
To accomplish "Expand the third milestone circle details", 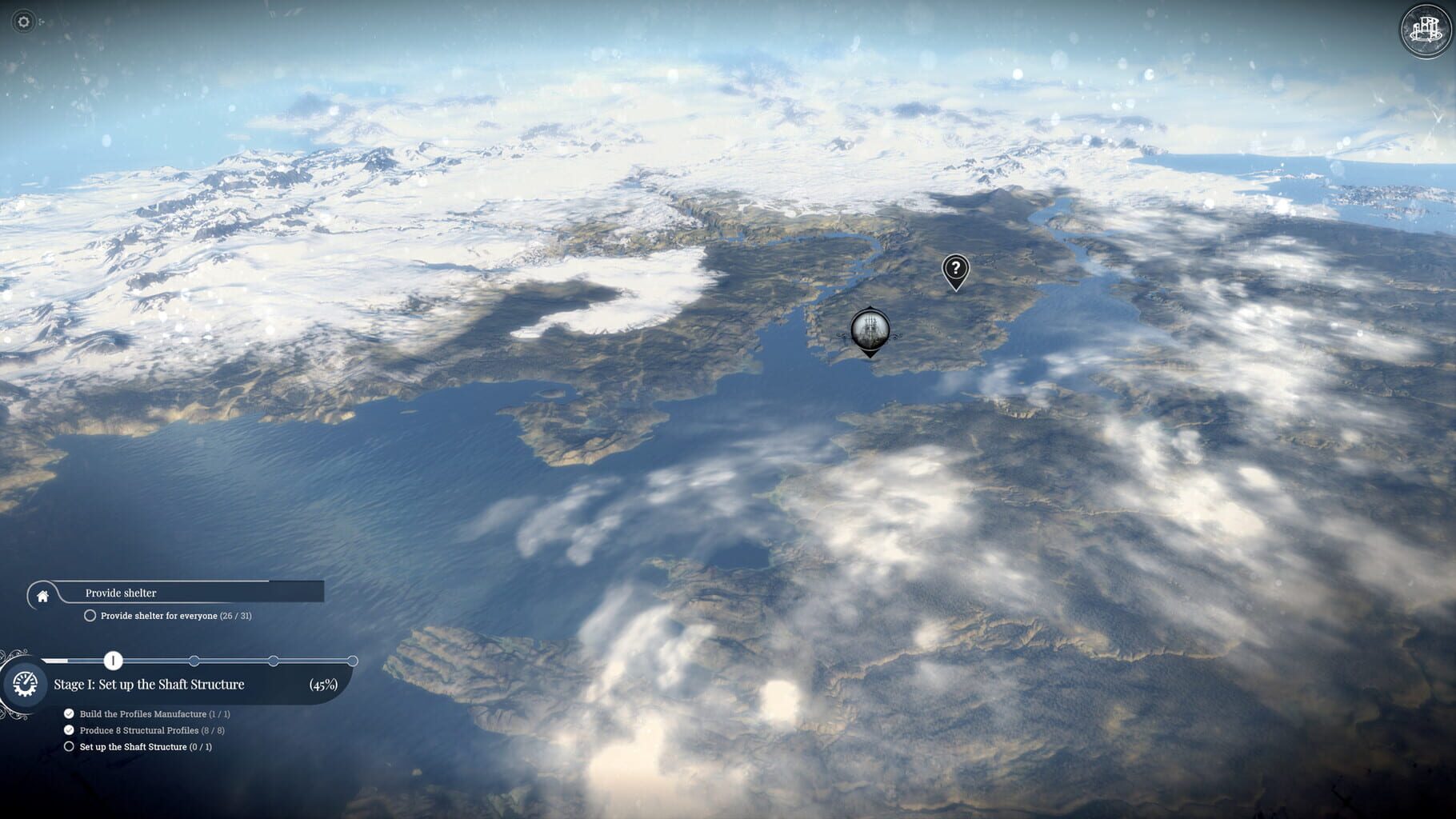I will (x=273, y=661).
